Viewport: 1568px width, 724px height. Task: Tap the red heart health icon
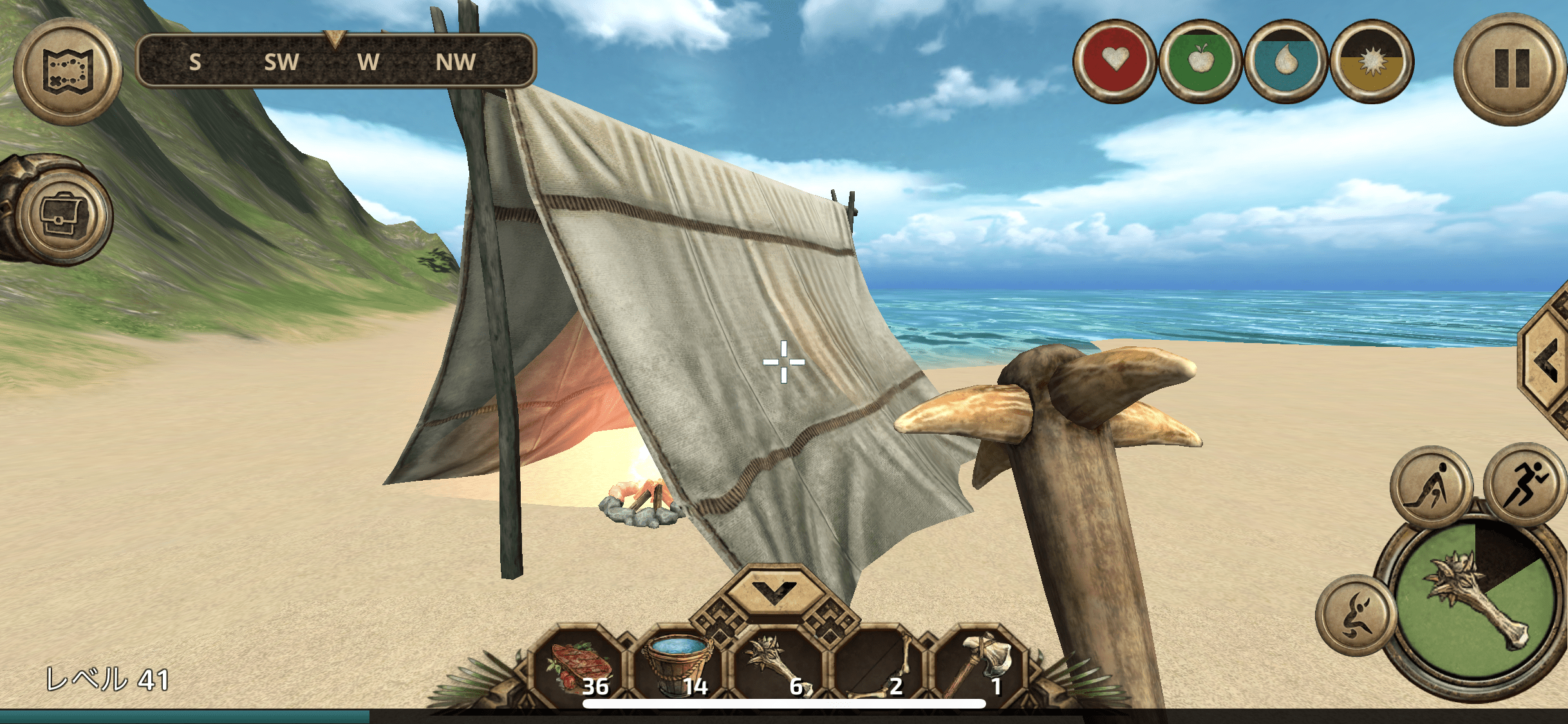[x=1114, y=61]
